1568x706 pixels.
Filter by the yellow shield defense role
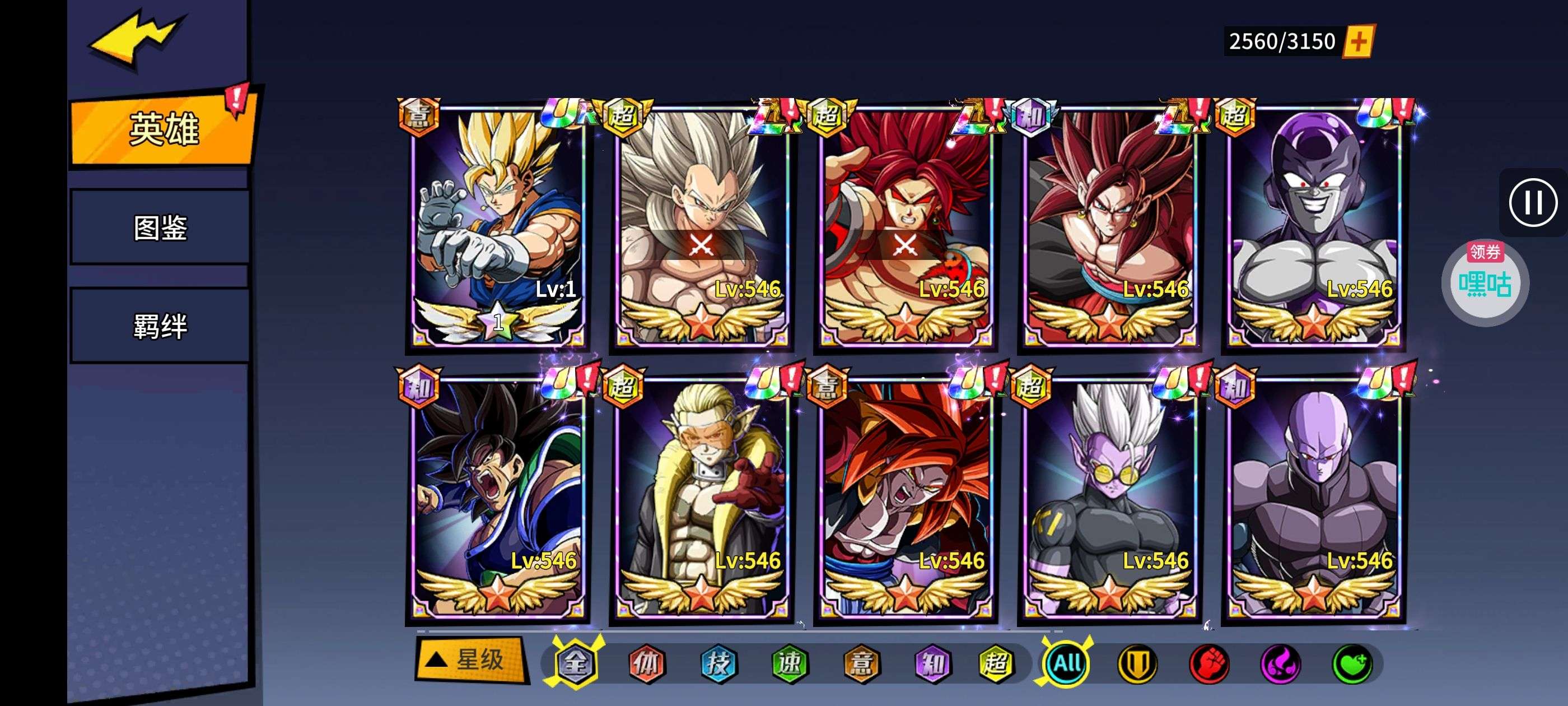click(1137, 663)
